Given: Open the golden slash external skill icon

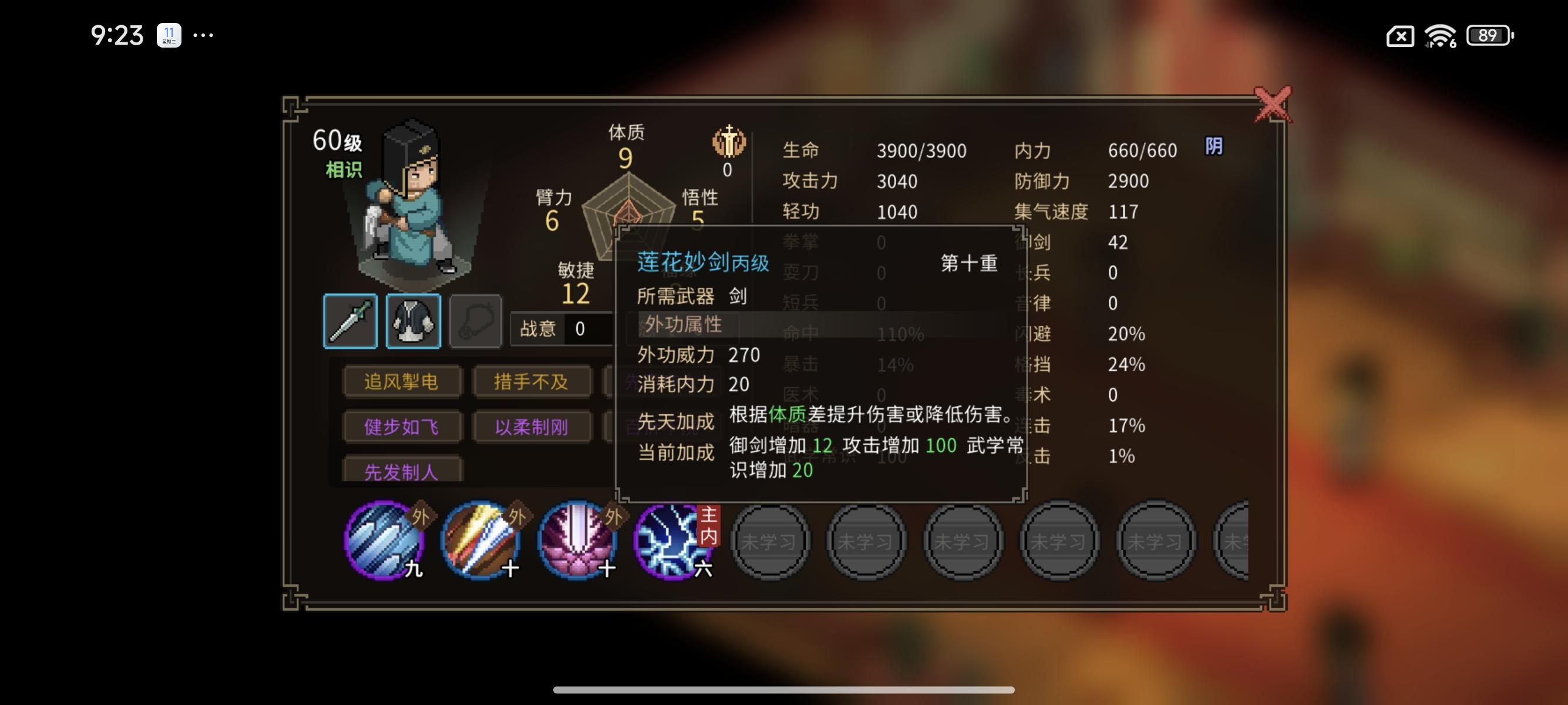Looking at the screenshot, I should (479, 539).
